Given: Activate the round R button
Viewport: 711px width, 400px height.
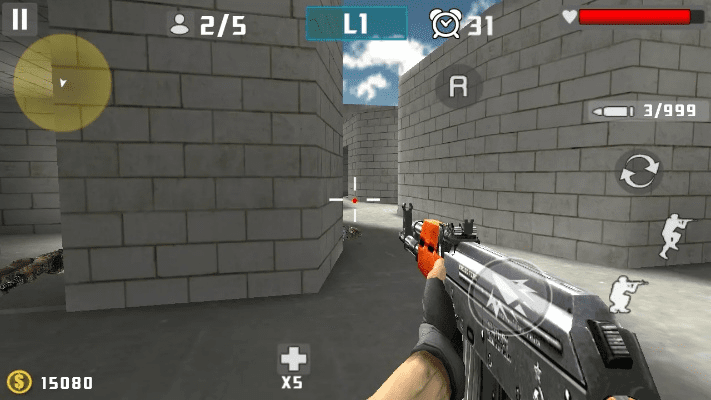Looking at the screenshot, I should point(458,87).
